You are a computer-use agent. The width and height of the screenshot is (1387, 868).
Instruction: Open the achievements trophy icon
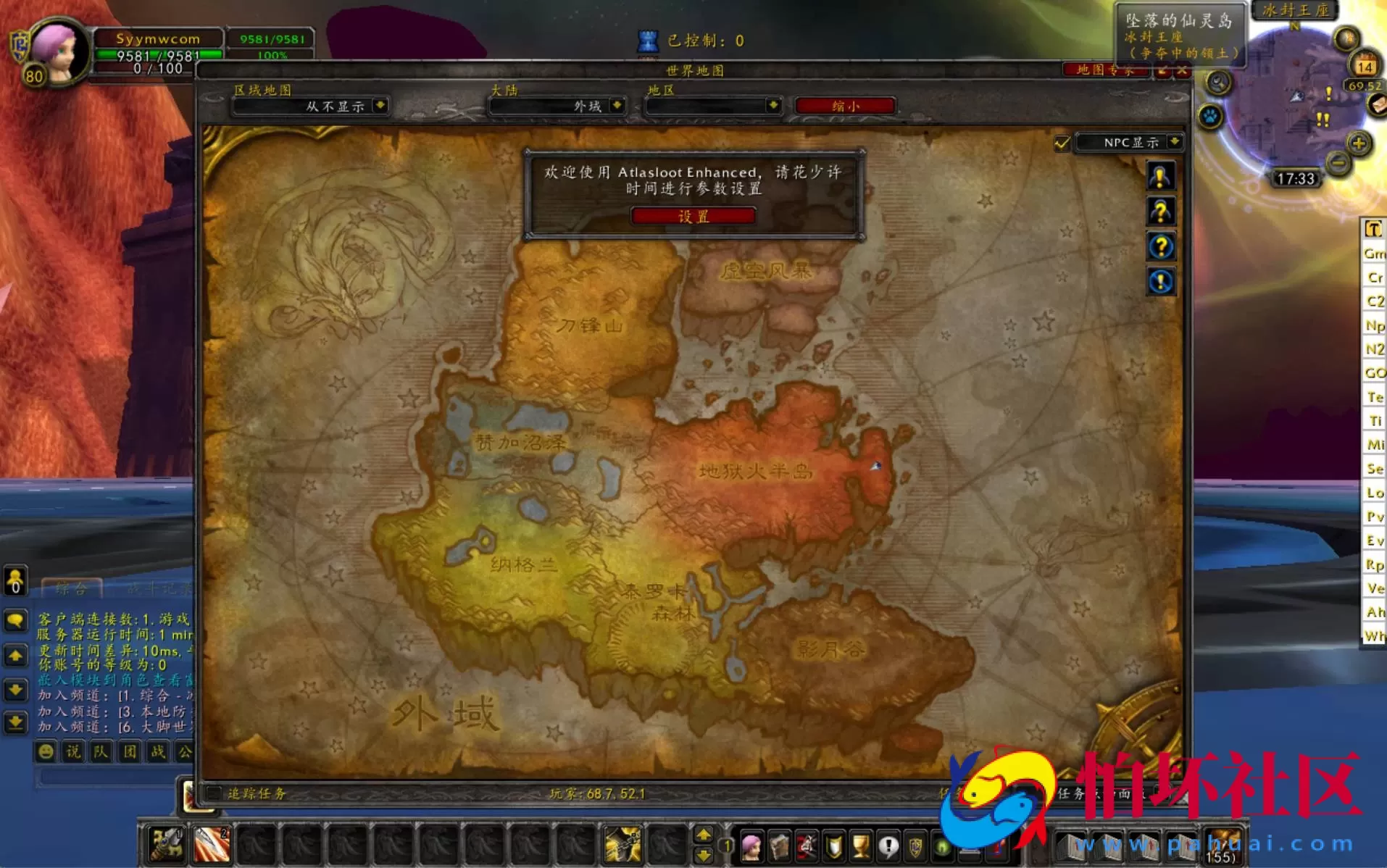(x=859, y=846)
